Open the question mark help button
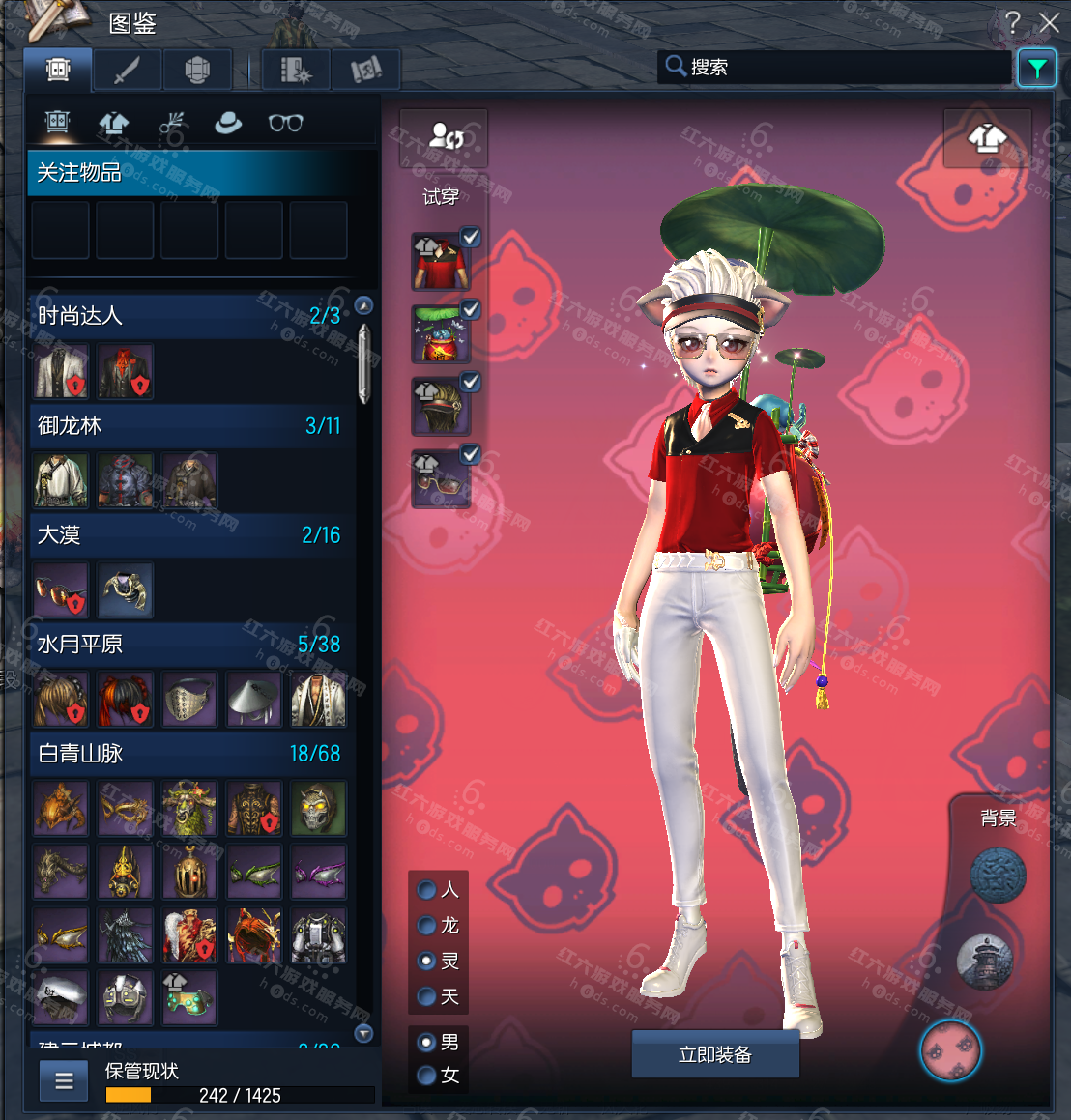The width and height of the screenshot is (1071, 1120). point(1012,22)
